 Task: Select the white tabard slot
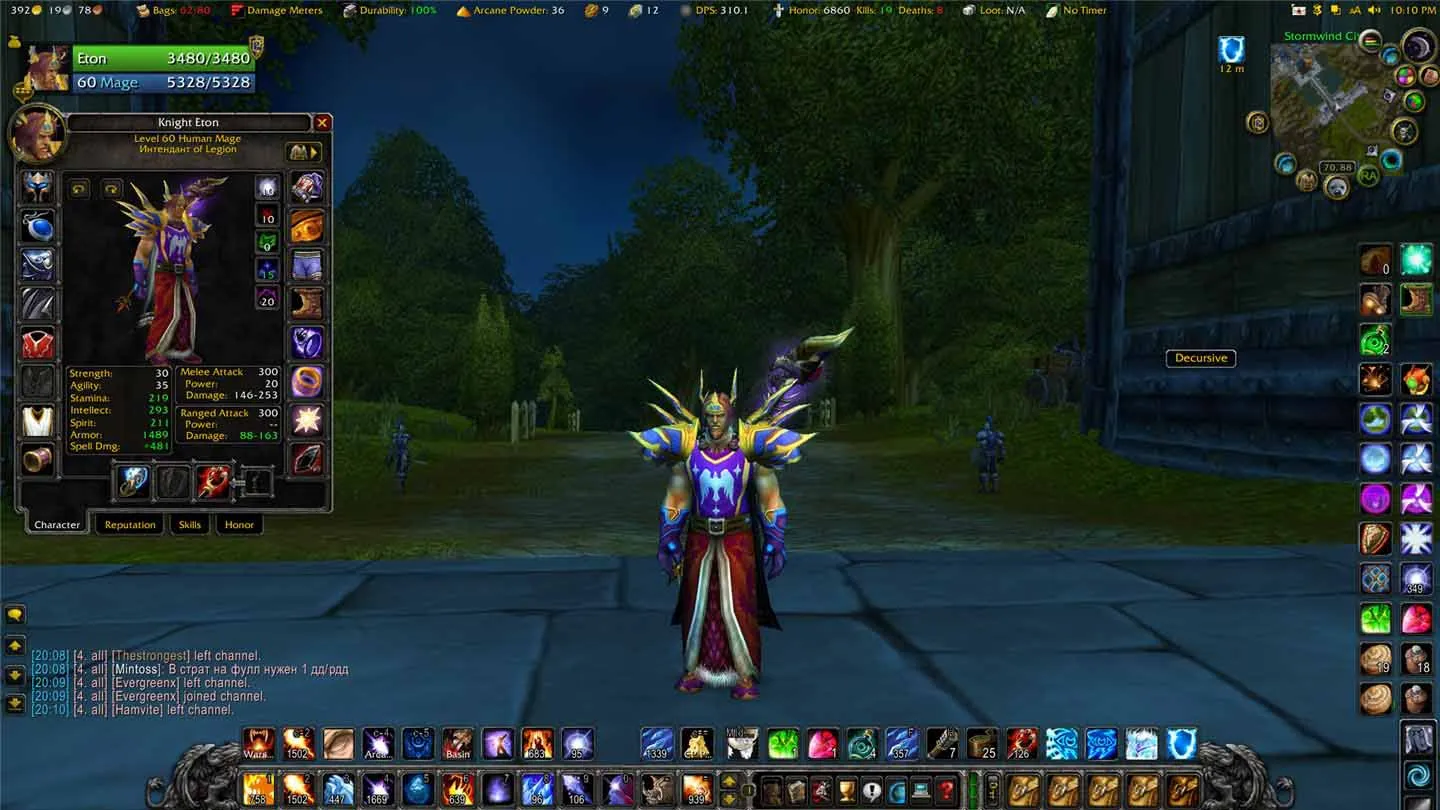click(x=38, y=421)
